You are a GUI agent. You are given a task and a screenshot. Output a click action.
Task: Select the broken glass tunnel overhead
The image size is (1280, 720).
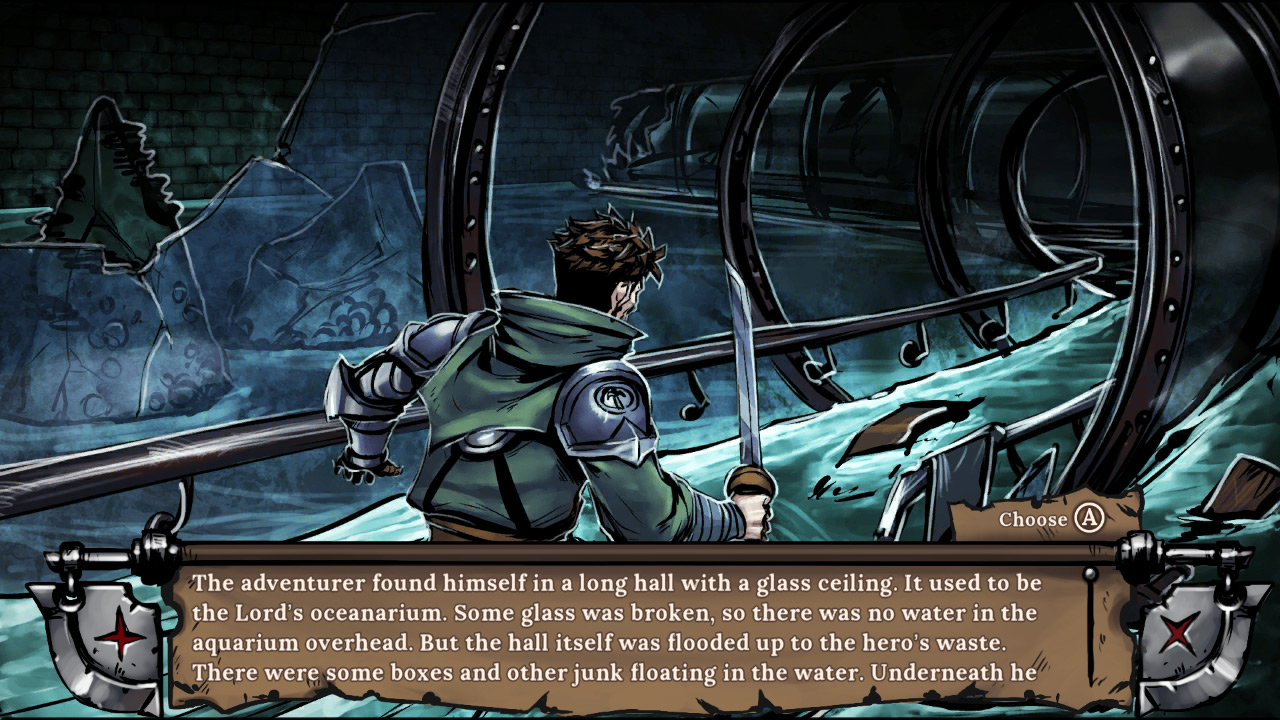click(850, 150)
